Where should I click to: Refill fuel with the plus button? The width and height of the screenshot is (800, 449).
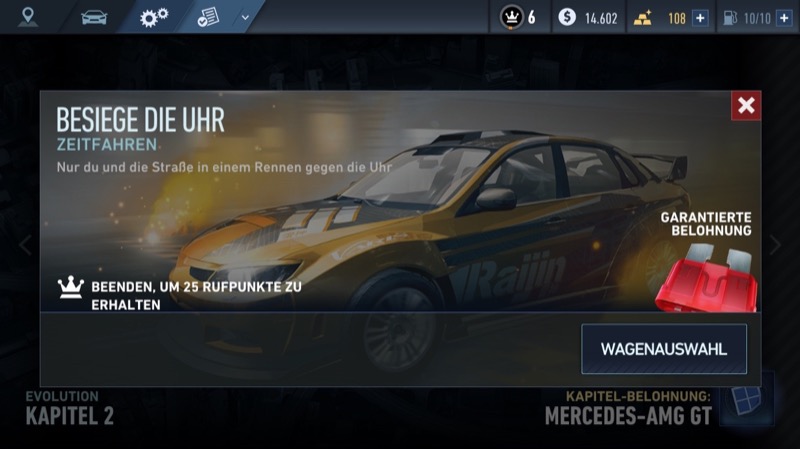pos(783,17)
